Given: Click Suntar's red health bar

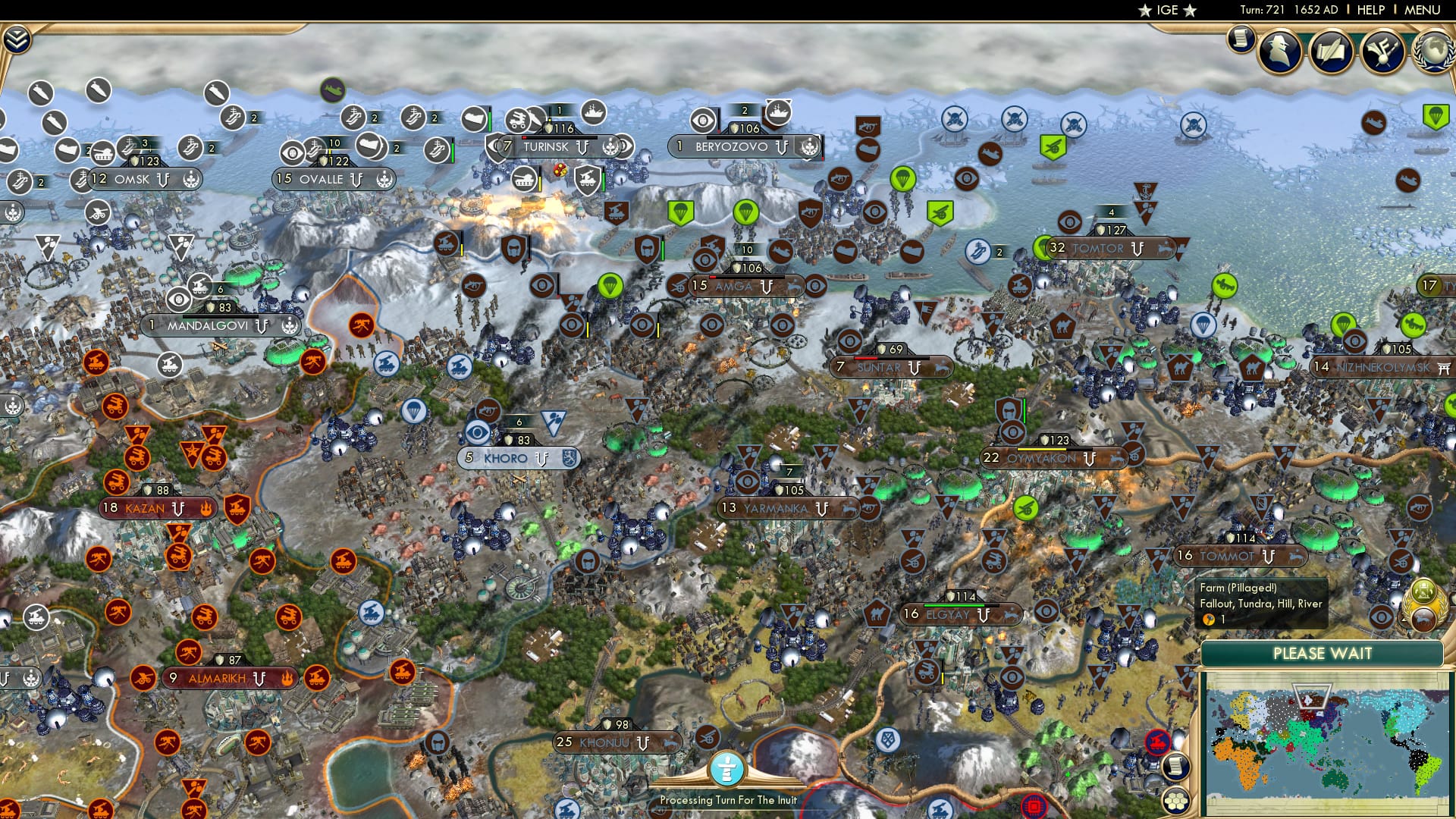Looking at the screenshot, I should (864, 358).
